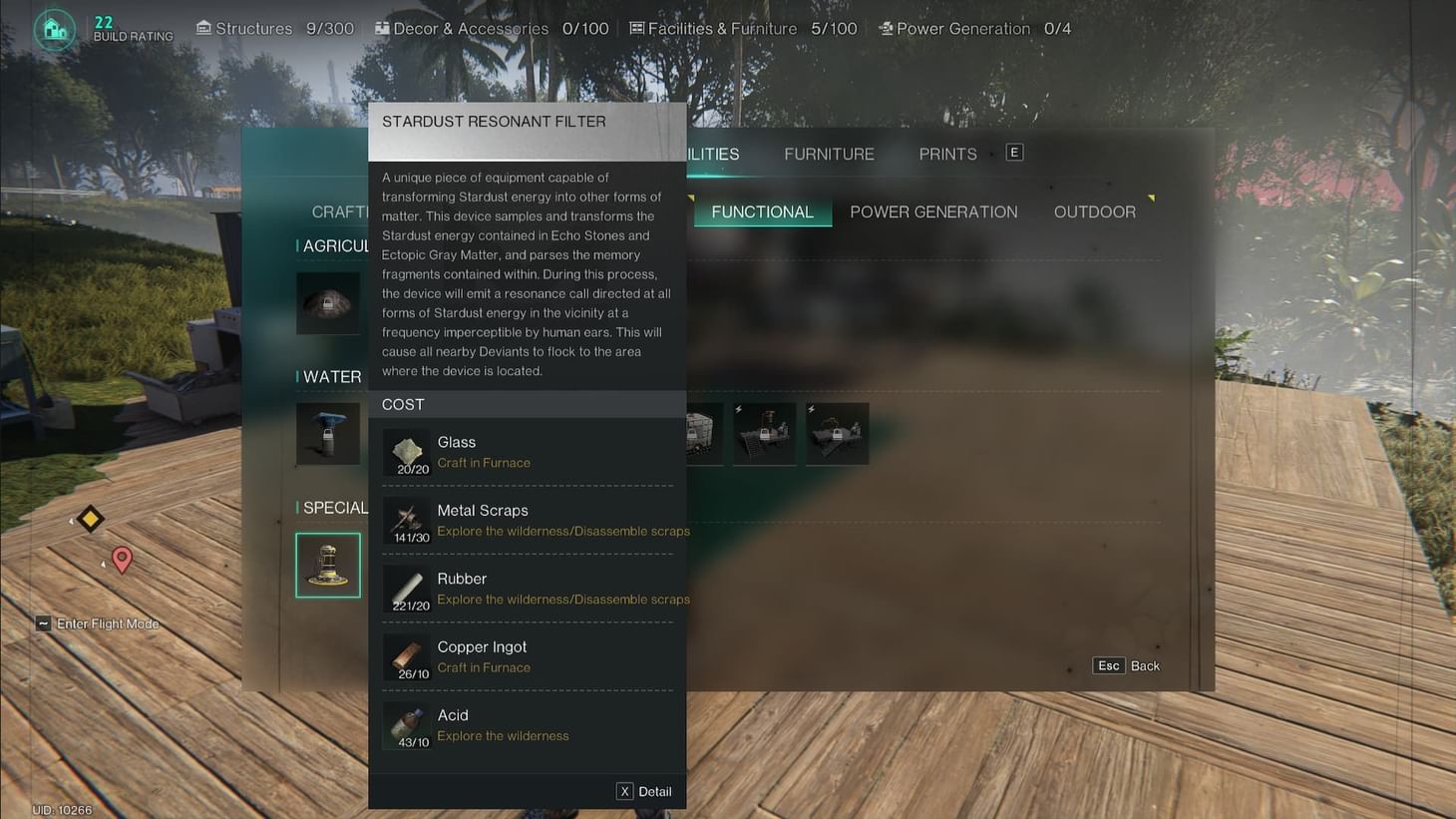Open the Decor & Accessories category

(x=380, y=28)
